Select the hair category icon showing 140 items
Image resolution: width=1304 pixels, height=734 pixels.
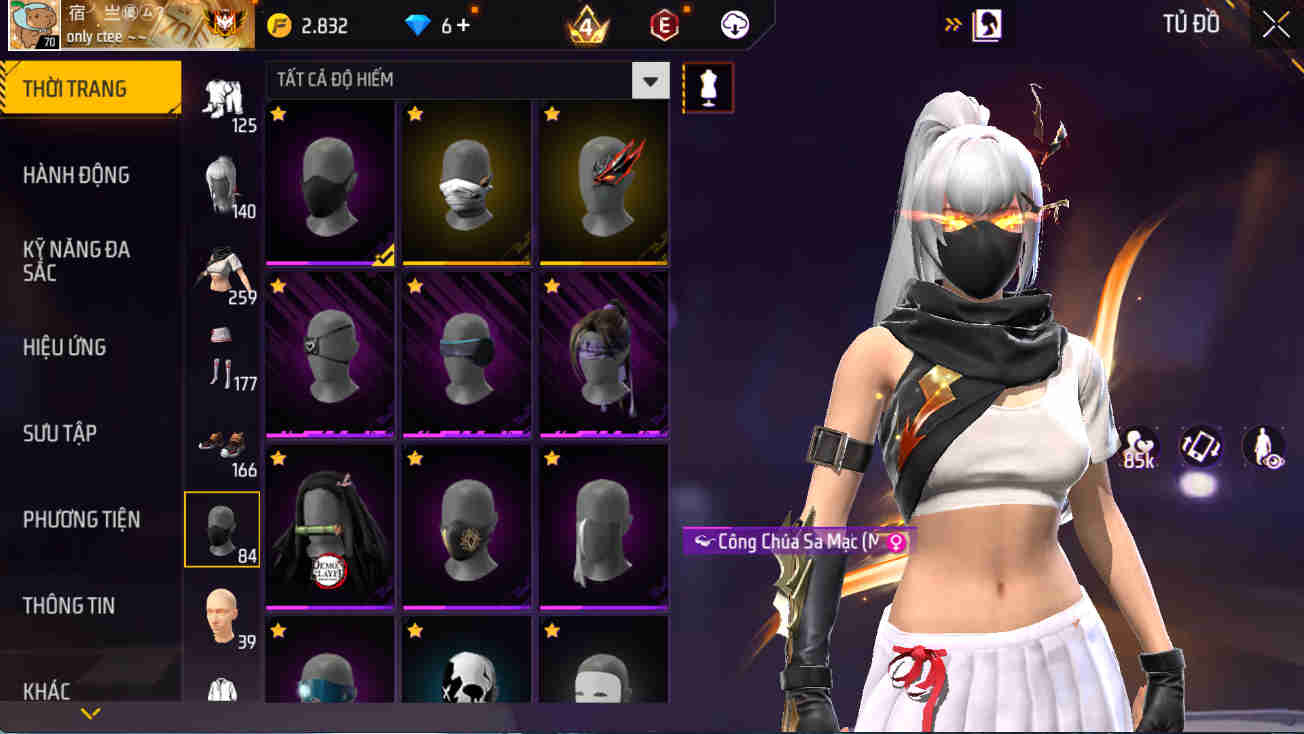point(222,180)
